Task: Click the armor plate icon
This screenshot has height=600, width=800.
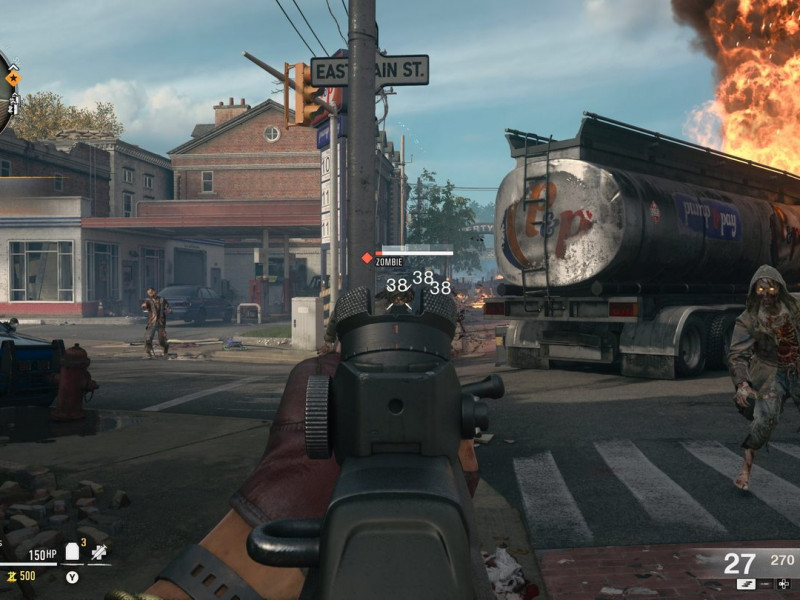Action: (72, 552)
